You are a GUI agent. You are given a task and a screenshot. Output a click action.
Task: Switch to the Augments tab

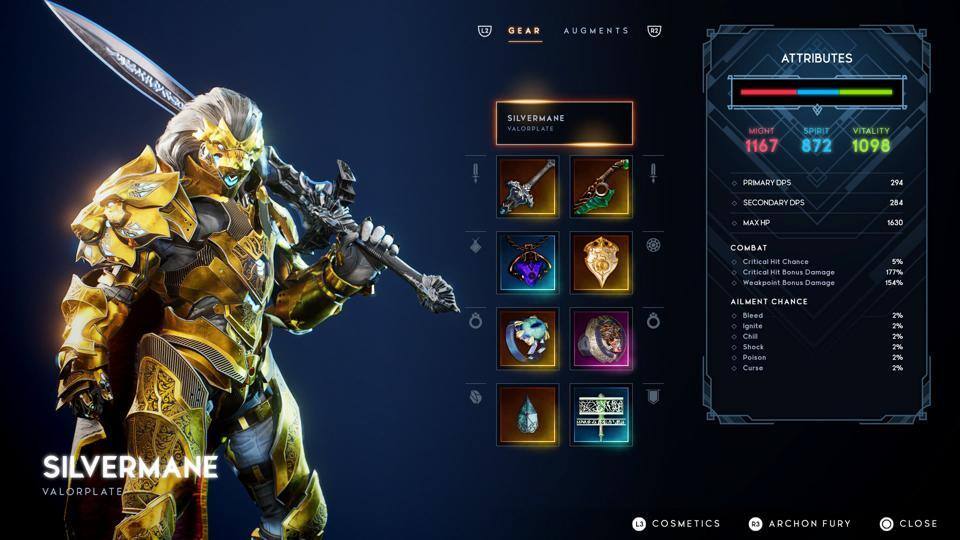coord(596,31)
